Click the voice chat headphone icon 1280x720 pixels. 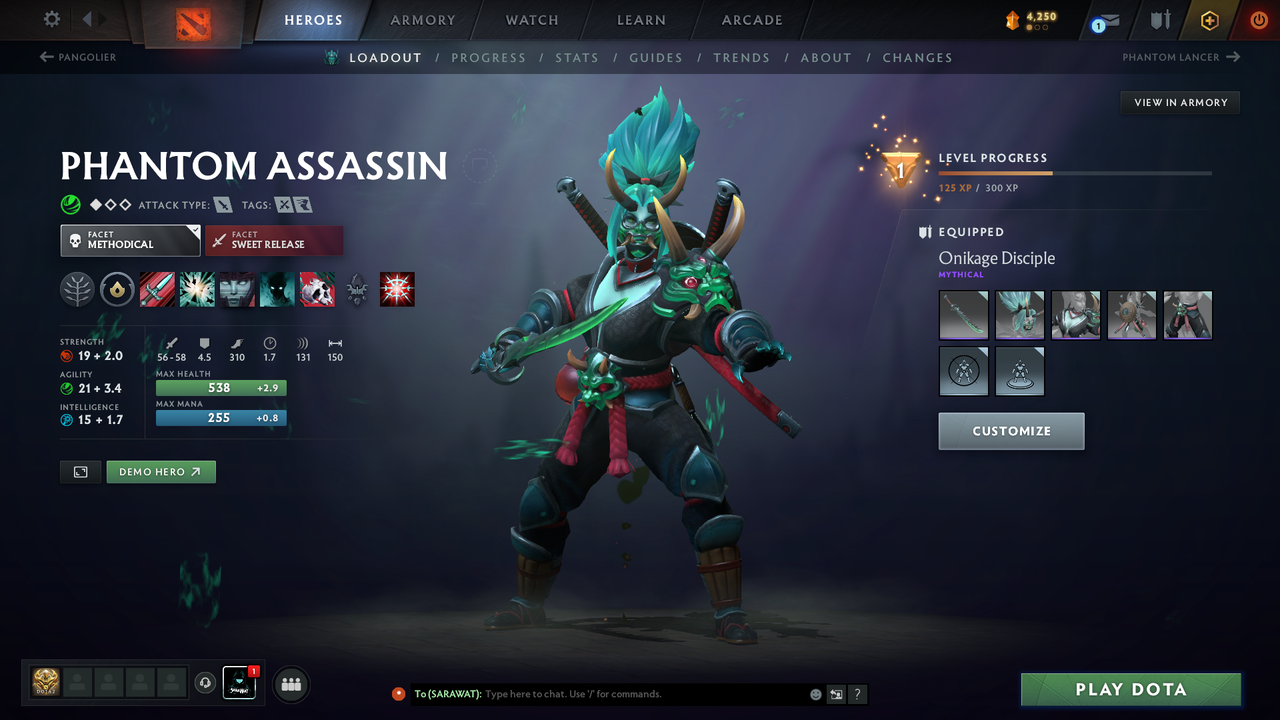[206, 683]
